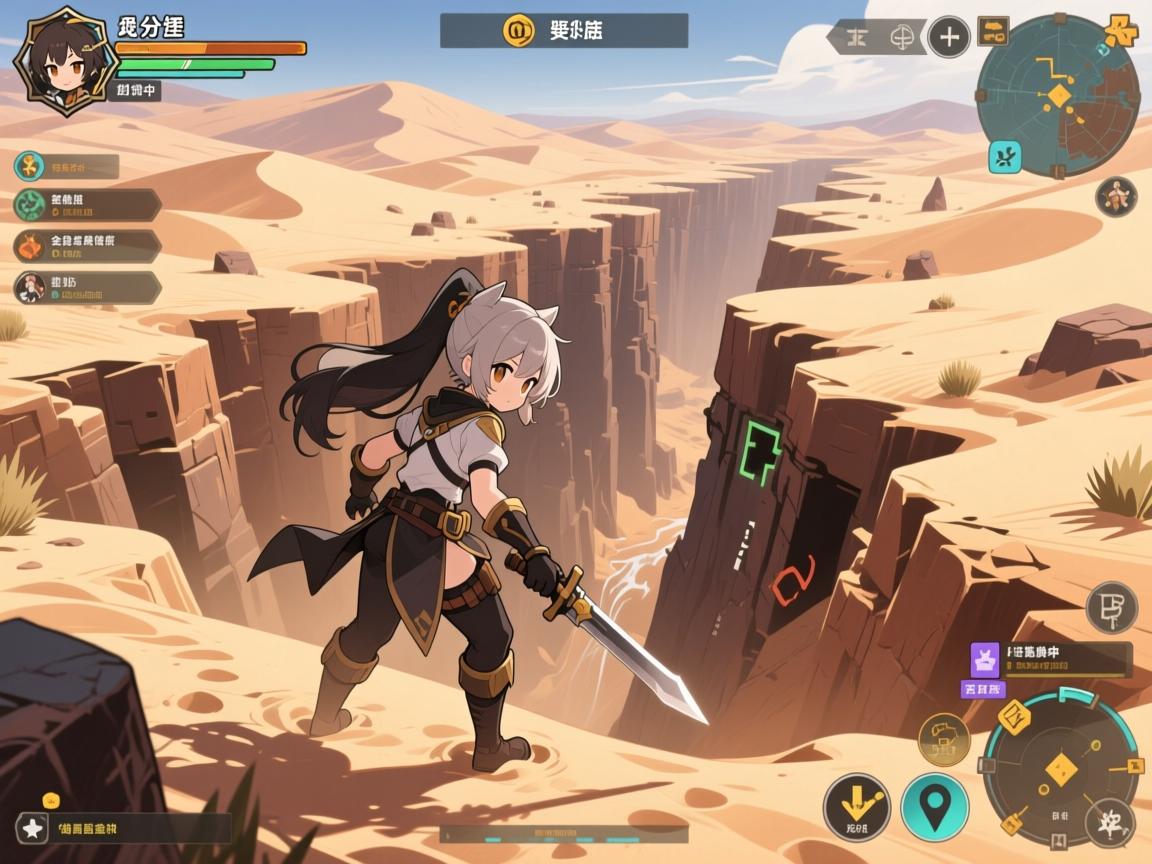The image size is (1152, 864).
Task: Click the teal plant icon beside minimap
Action: coord(1004,156)
